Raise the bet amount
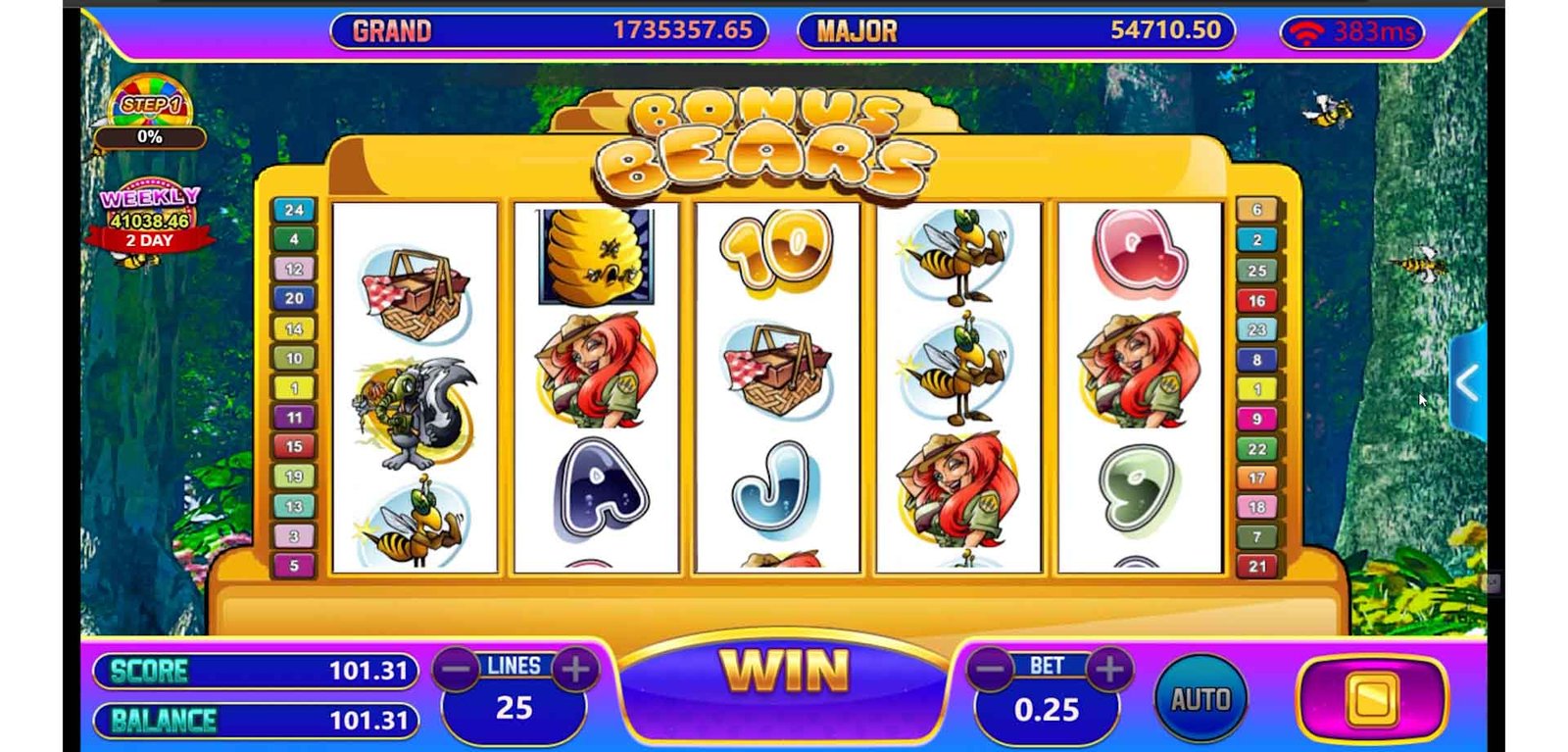The width and height of the screenshot is (1568, 752). (1110, 671)
